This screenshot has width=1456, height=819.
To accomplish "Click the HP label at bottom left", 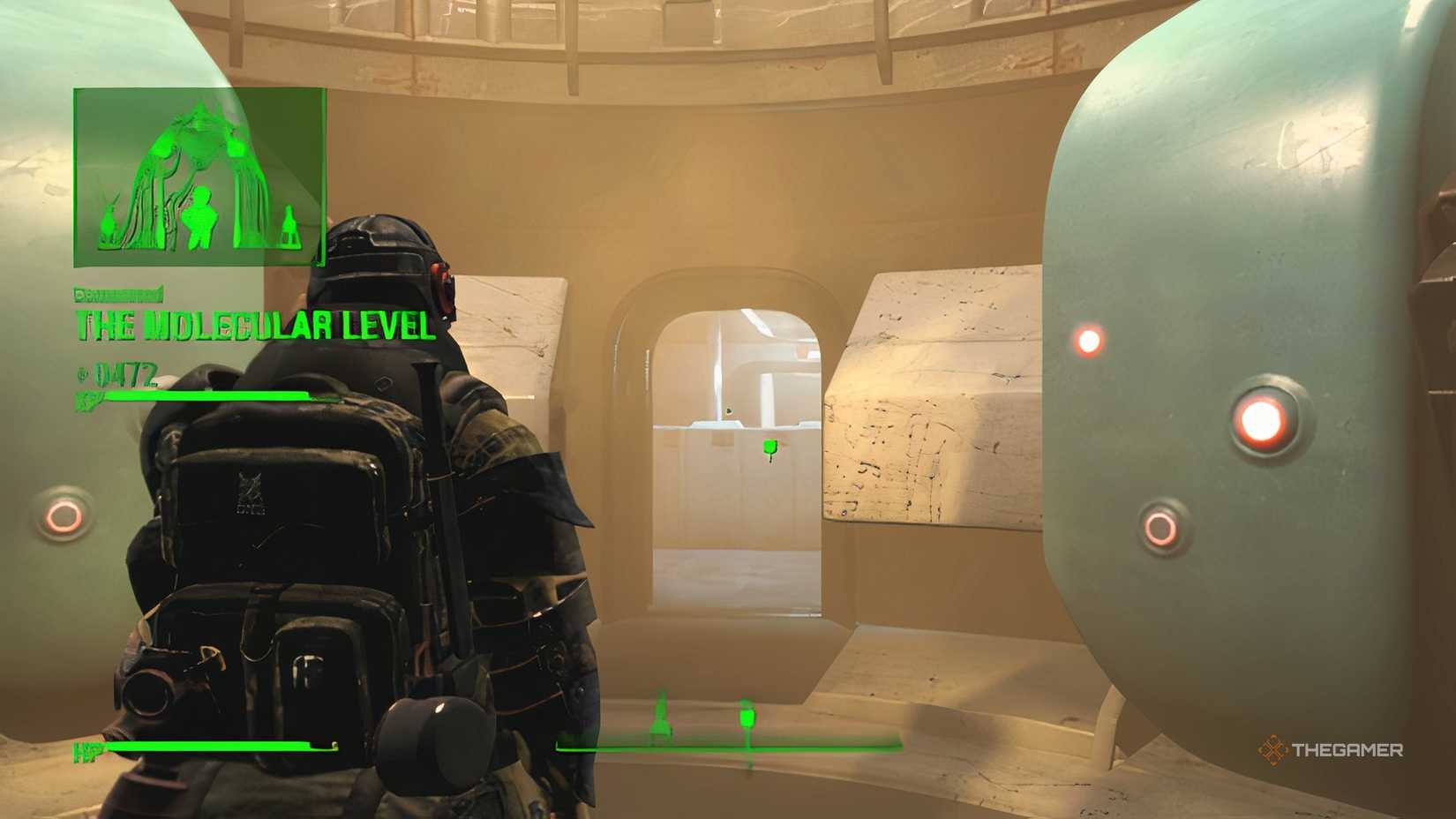I will tap(84, 751).
